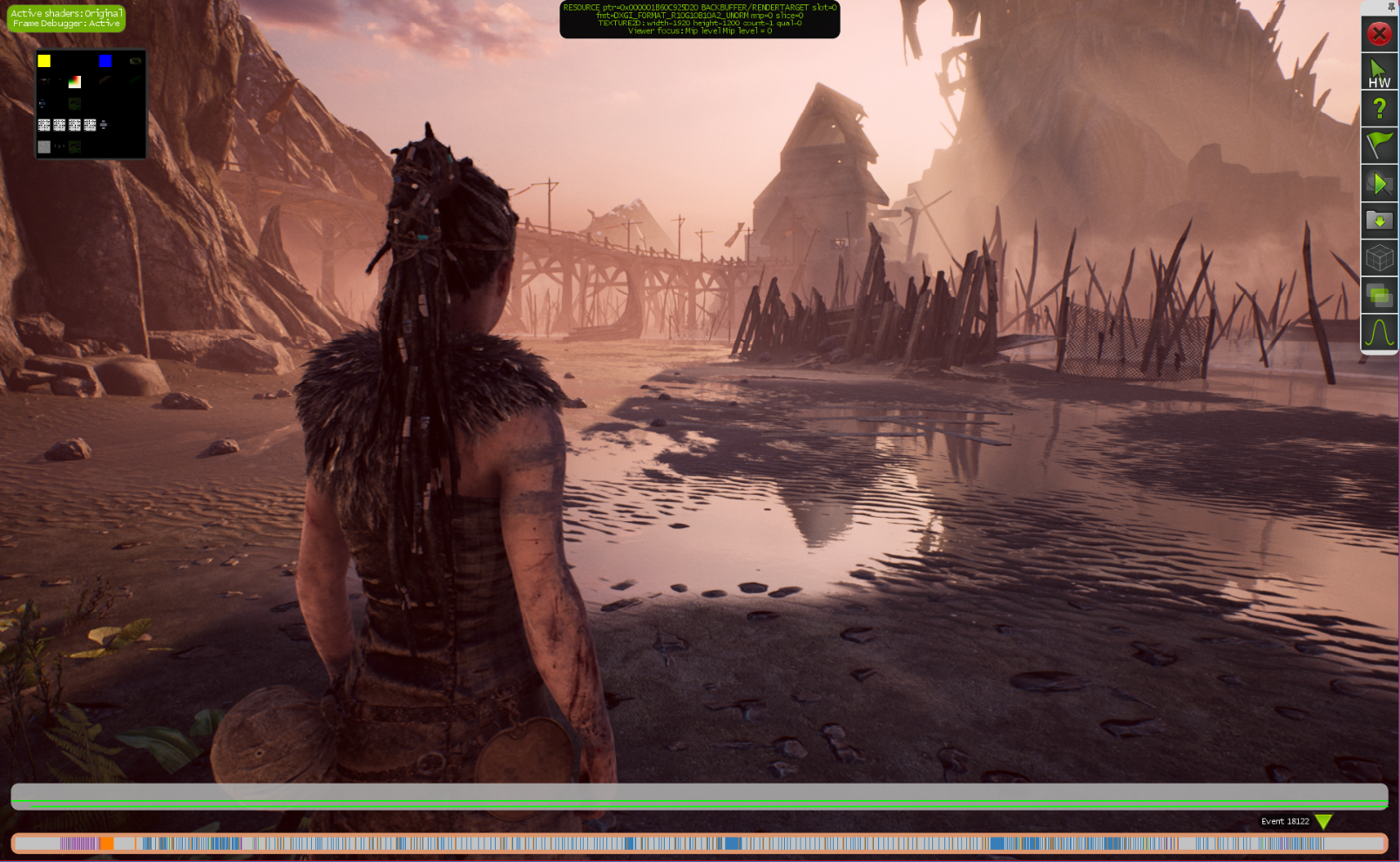The image size is (1400, 862).
Task: Select the yellow texture thumbnail
Action: coord(44,61)
